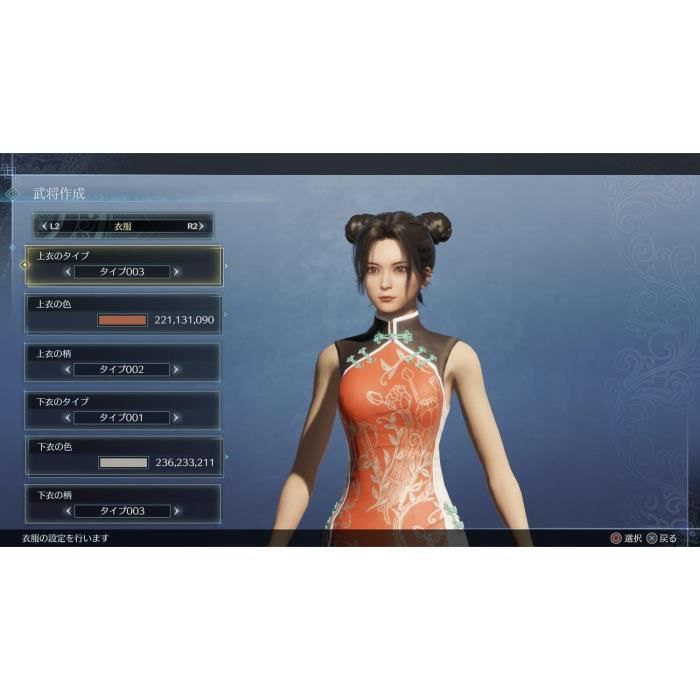Open the light gray 下衣の色 swatch
The width and height of the screenshot is (700, 700).
122,463
